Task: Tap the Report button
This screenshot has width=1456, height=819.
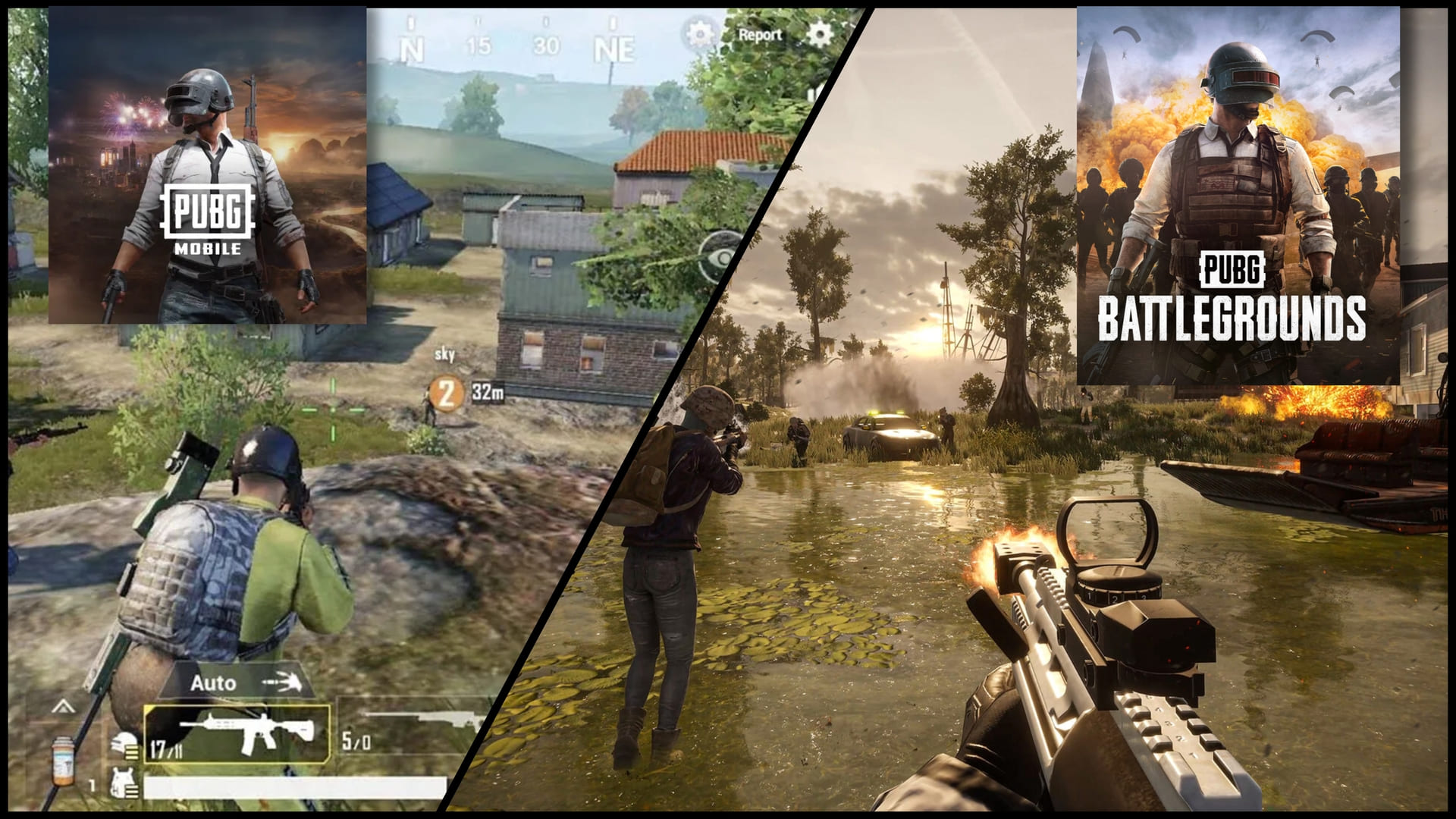Action: [759, 35]
